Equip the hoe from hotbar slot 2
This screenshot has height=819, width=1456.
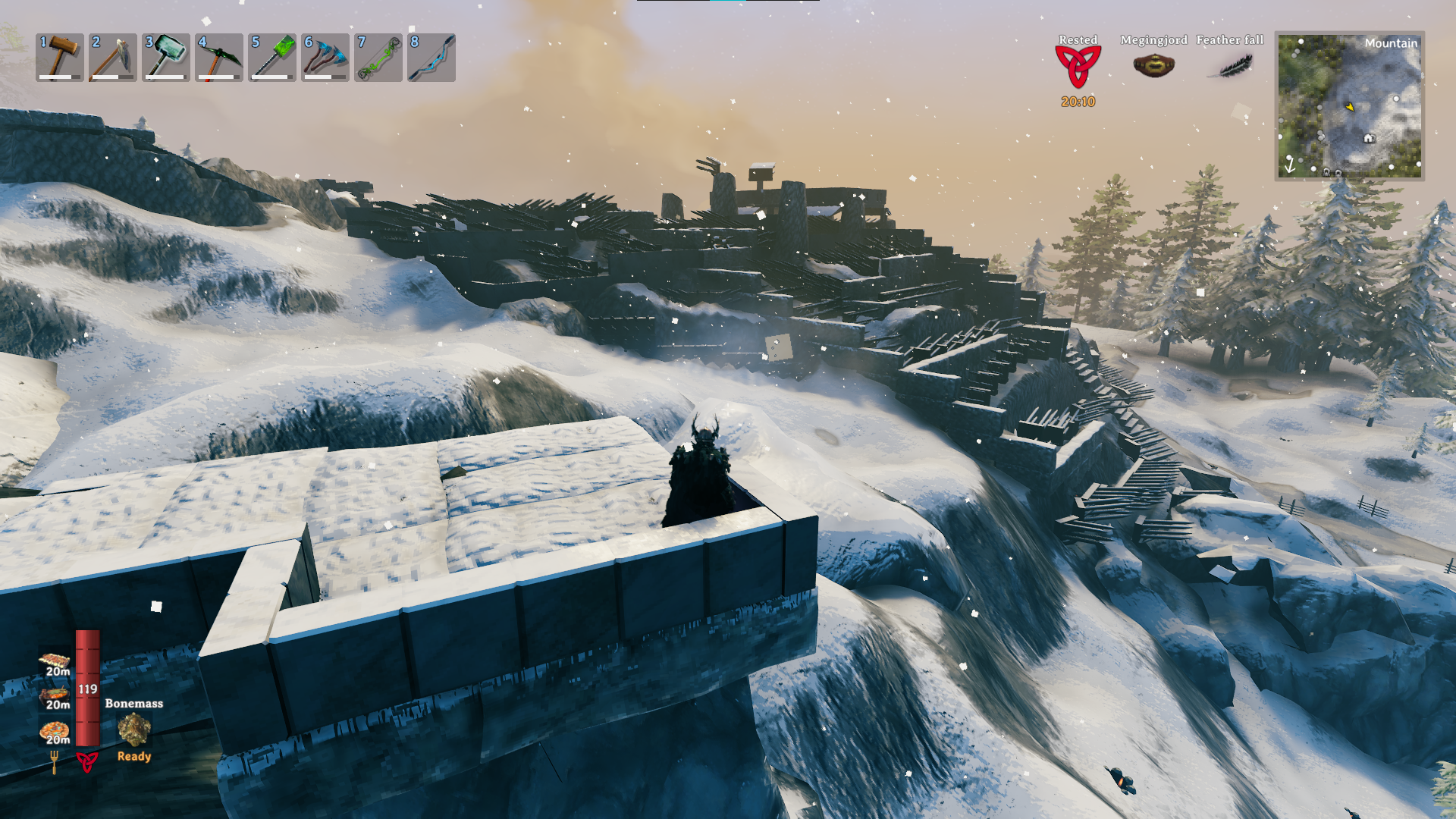(x=113, y=57)
